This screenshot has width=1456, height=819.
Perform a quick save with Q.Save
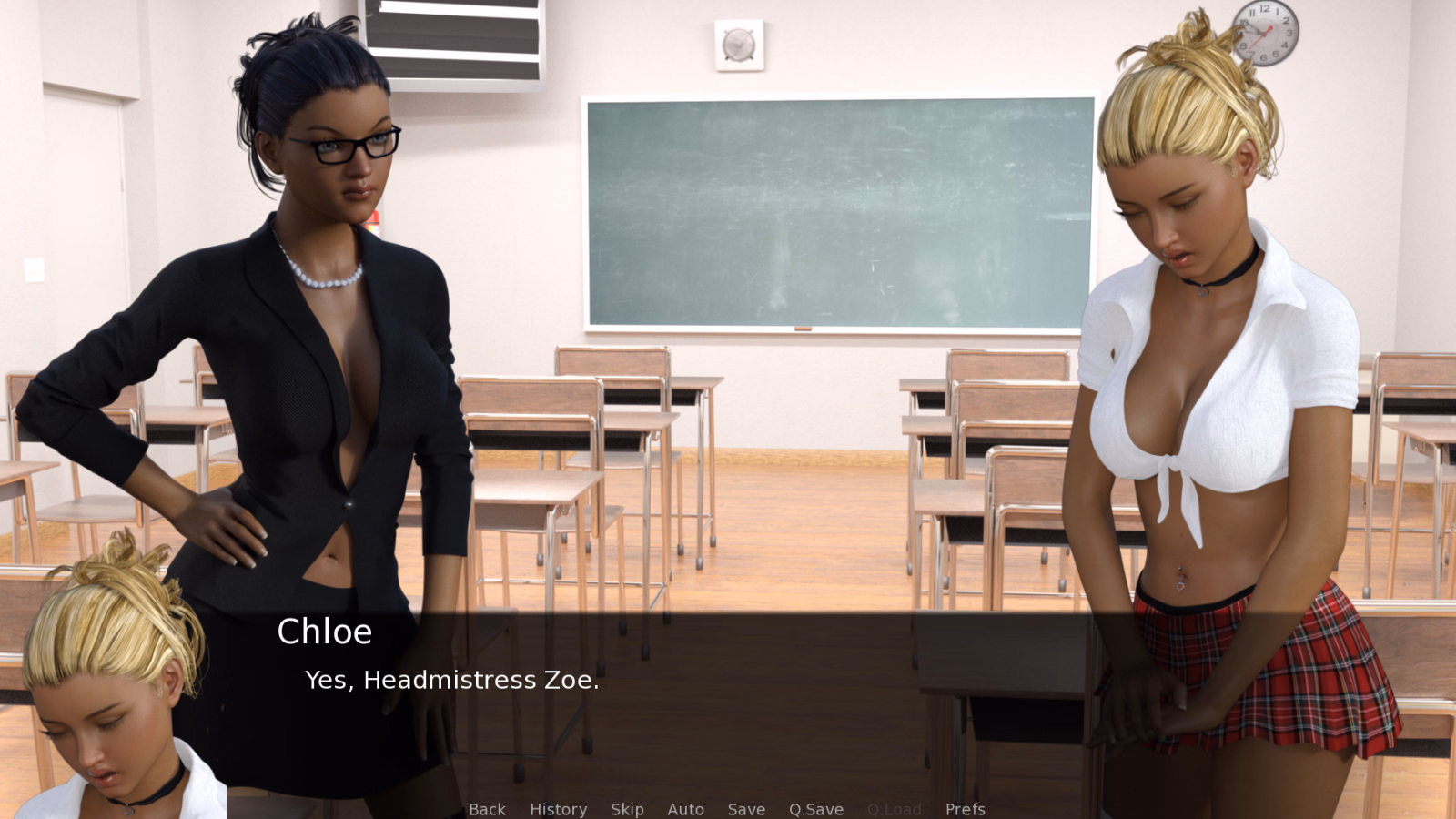click(x=815, y=809)
